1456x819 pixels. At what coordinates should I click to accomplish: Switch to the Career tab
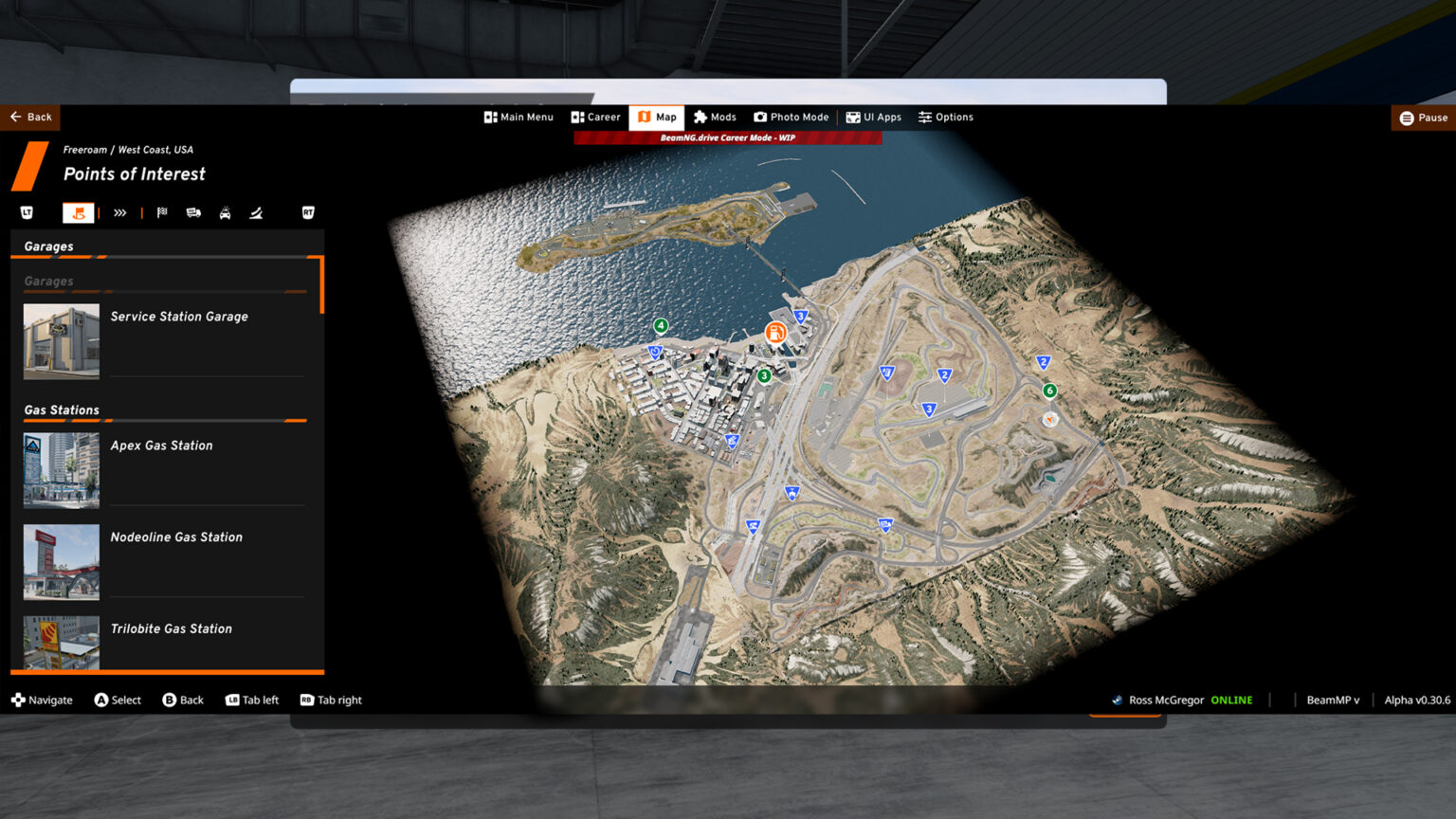(x=596, y=117)
